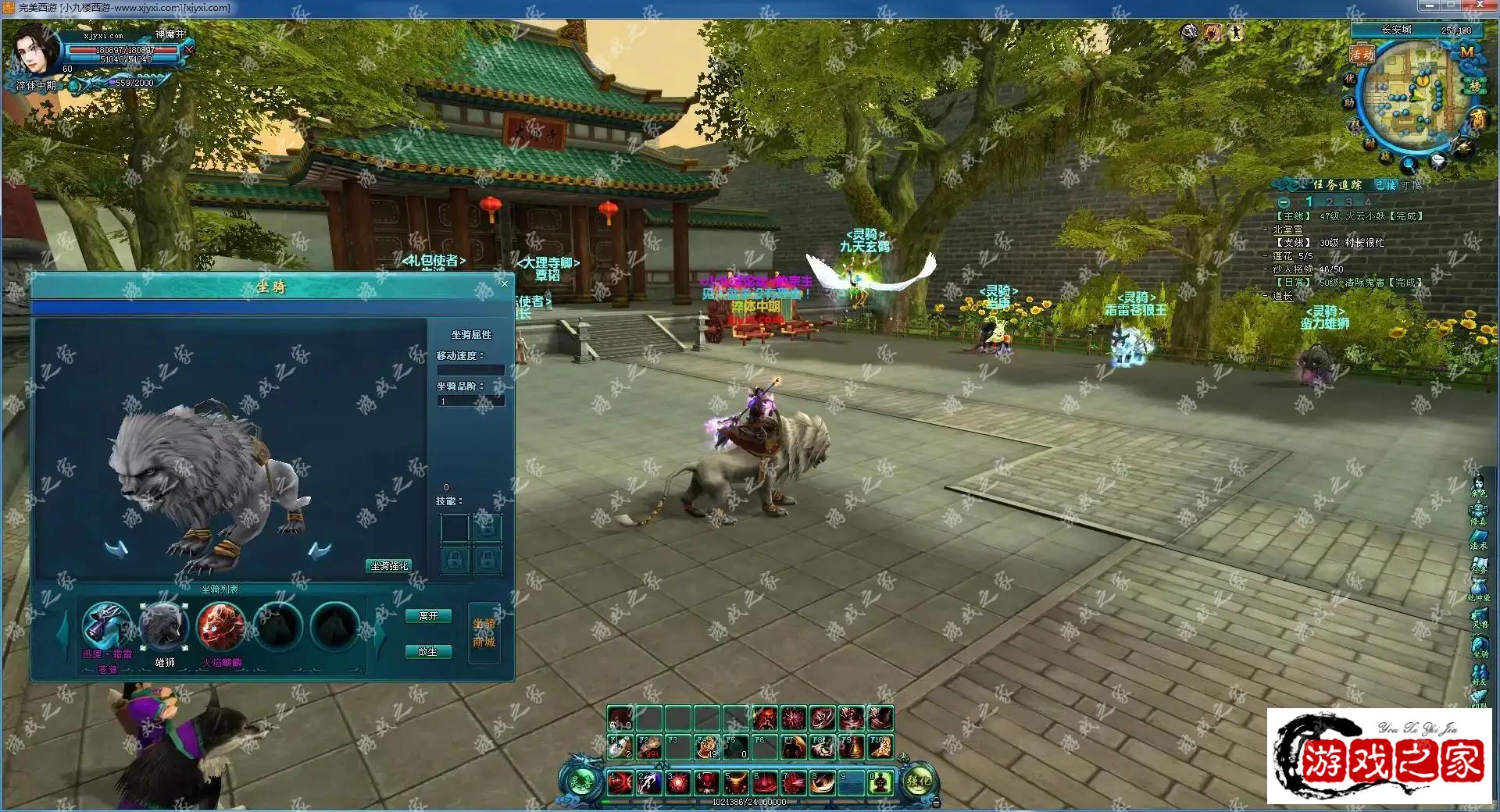Viewport: 1500px width, 812px height.
Task: Switch quest tracker to 可接 tab
Action: click(1412, 185)
